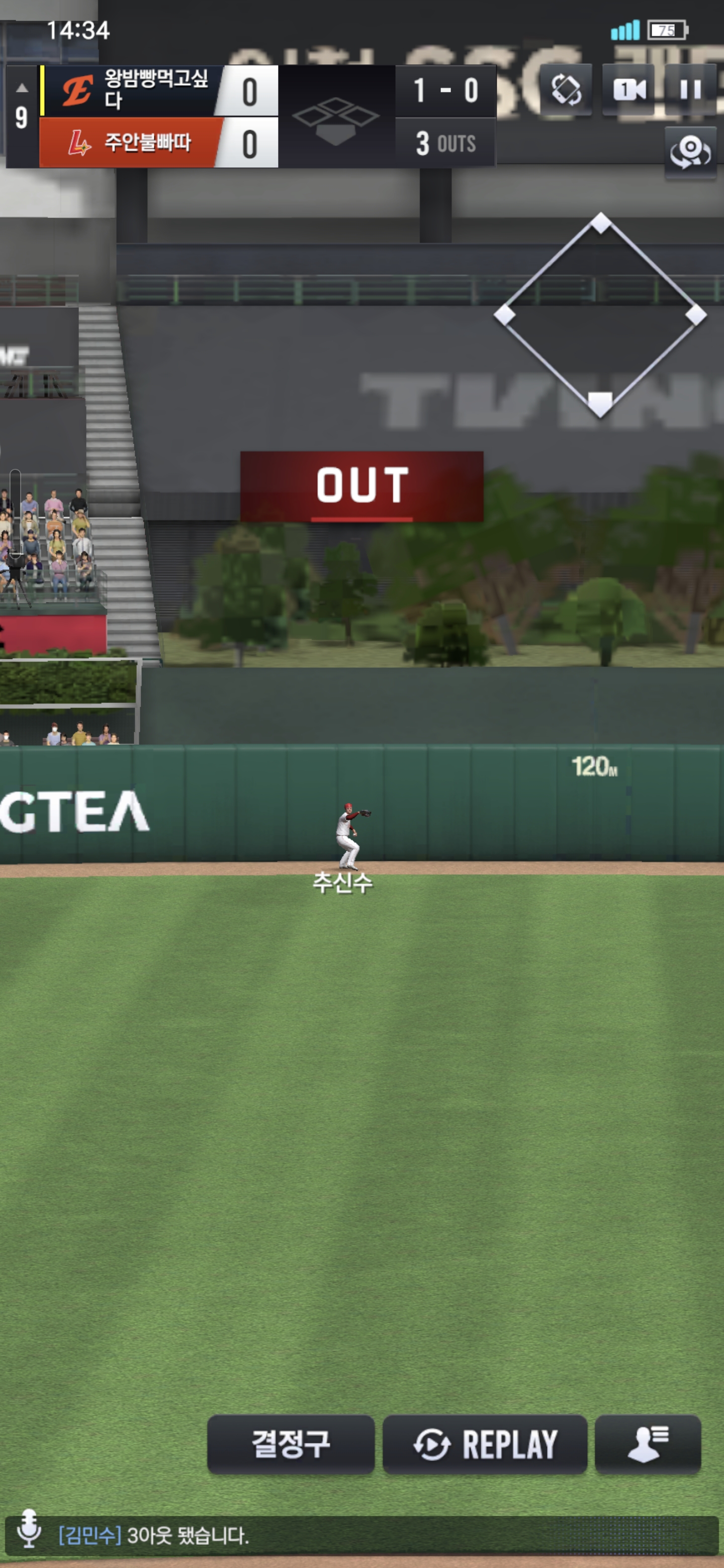724x1568 pixels.
Task: Tap the 결정구 button
Action: click(x=291, y=1443)
